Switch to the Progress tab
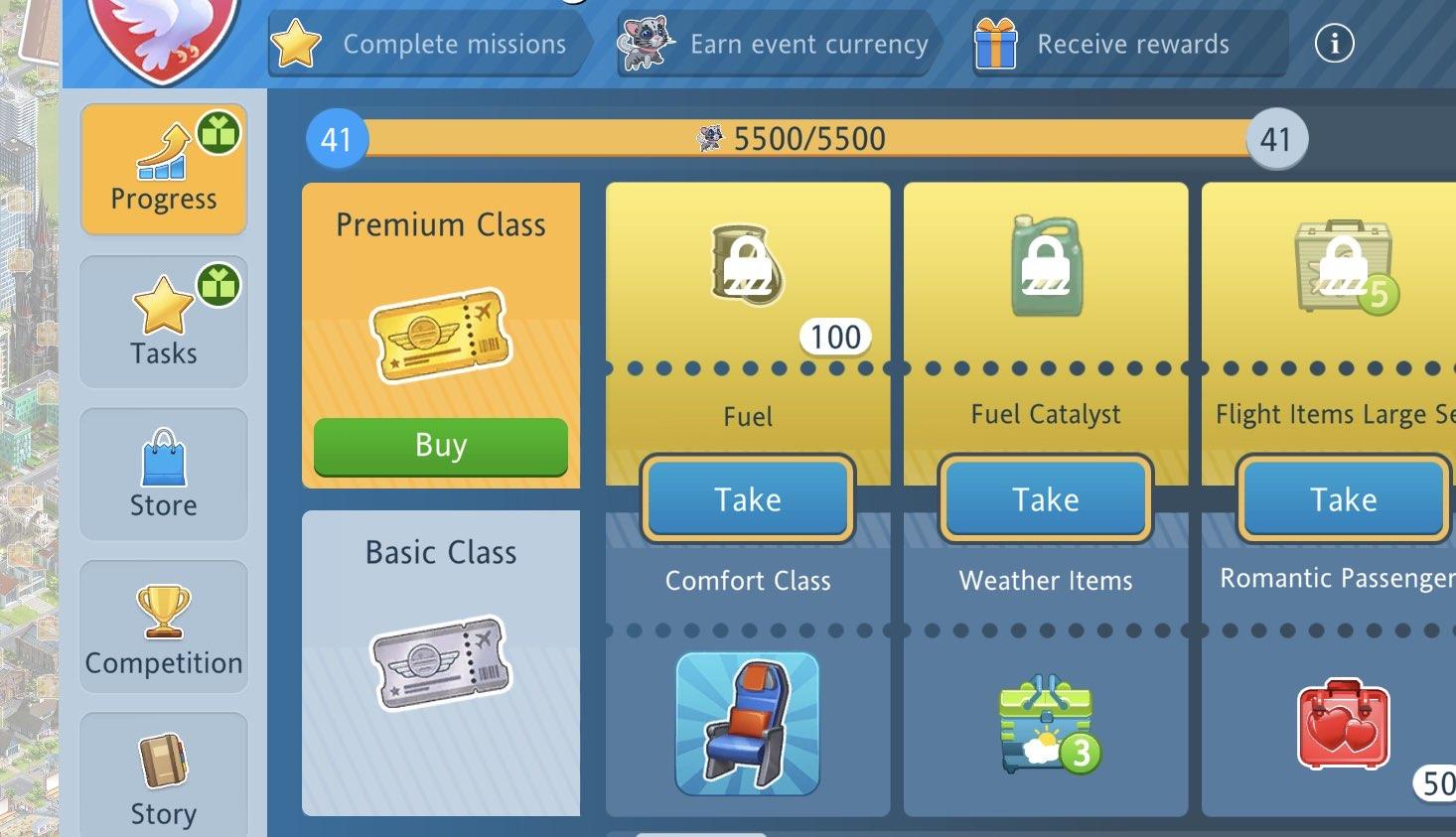1456x837 pixels. pos(164,170)
